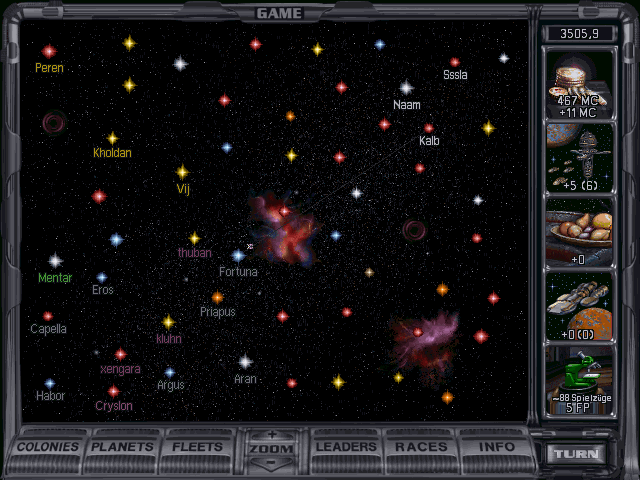This screenshot has height=480, width=640.
Task: Select the Kholdan star system
Action: pyautogui.click(x=112, y=139)
